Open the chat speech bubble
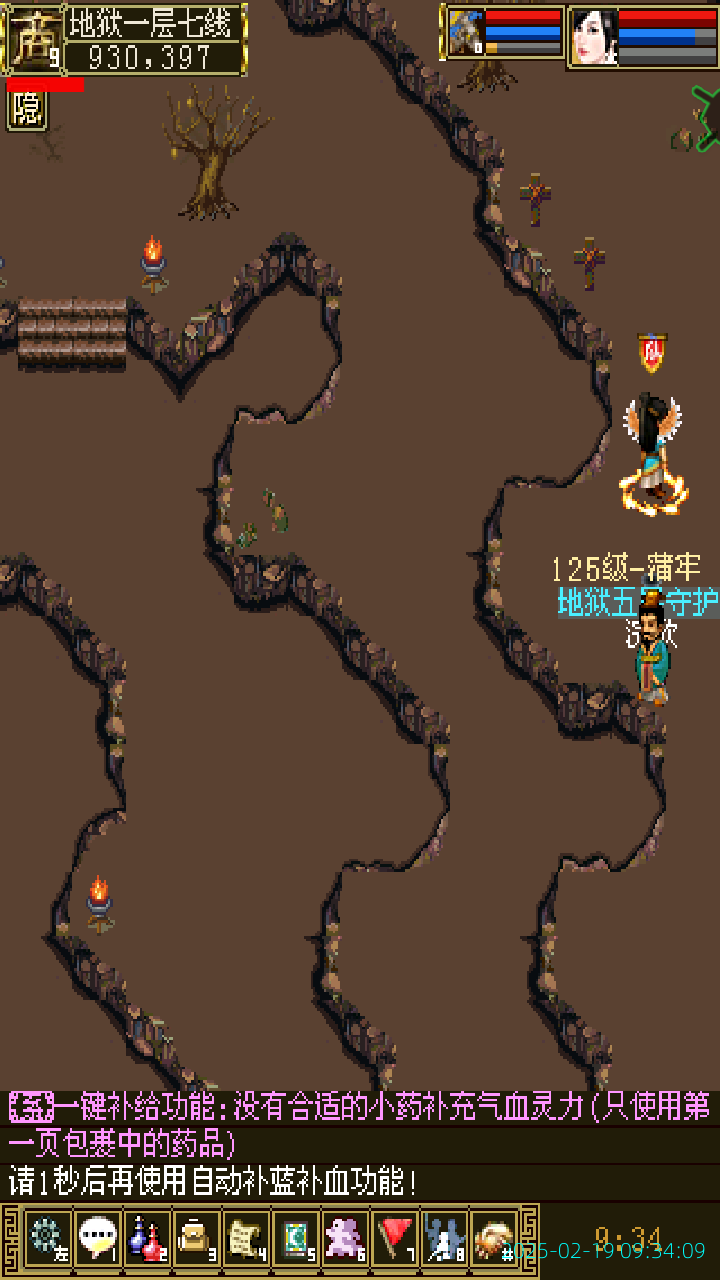The height and width of the screenshot is (1280, 720). tap(98, 1238)
